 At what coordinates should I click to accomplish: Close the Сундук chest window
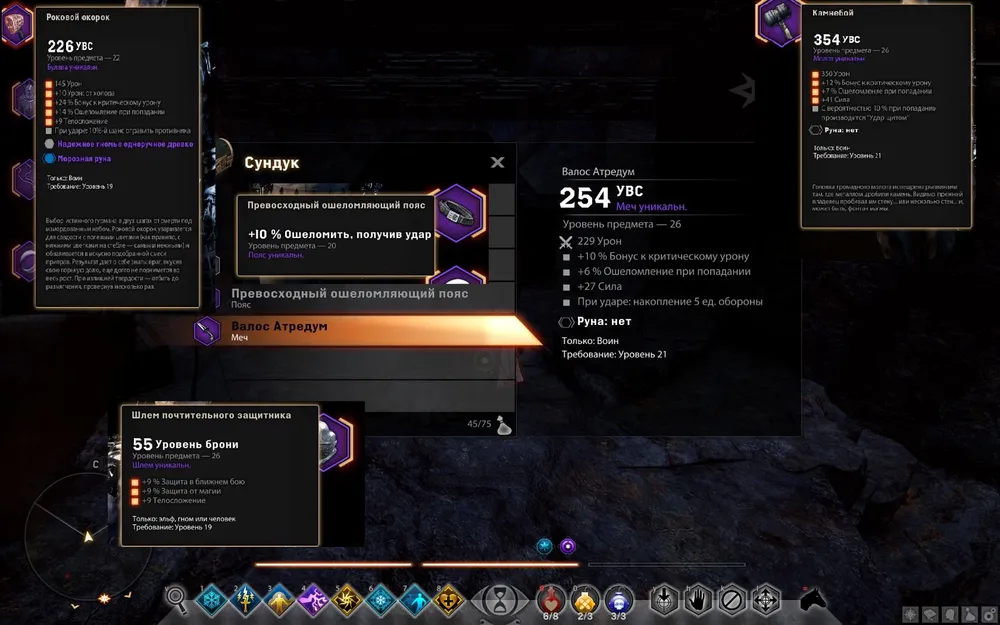coord(497,163)
